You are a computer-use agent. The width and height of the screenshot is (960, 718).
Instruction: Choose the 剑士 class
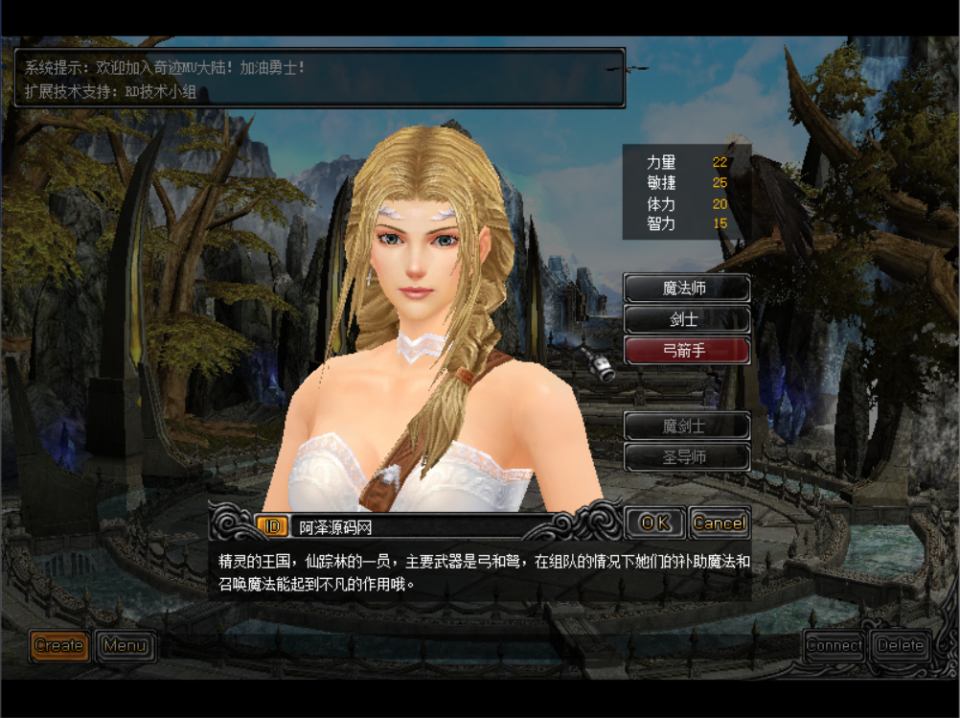pyautogui.click(x=686, y=320)
